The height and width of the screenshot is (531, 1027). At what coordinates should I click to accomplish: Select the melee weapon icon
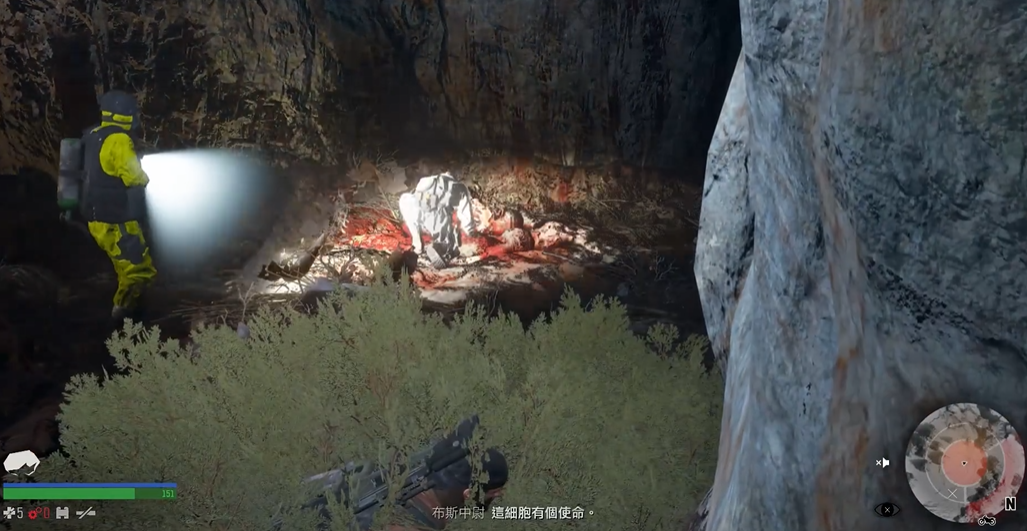[x=86, y=513]
